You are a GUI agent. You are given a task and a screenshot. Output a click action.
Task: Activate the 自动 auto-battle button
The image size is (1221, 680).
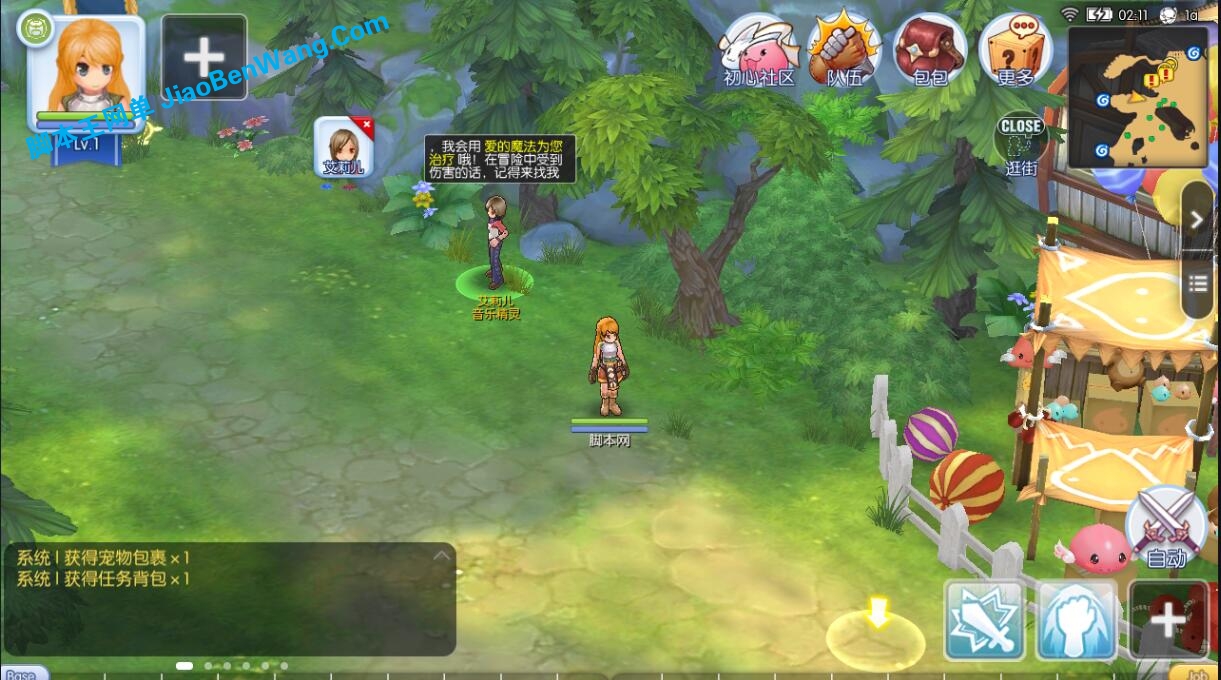coord(1166,526)
